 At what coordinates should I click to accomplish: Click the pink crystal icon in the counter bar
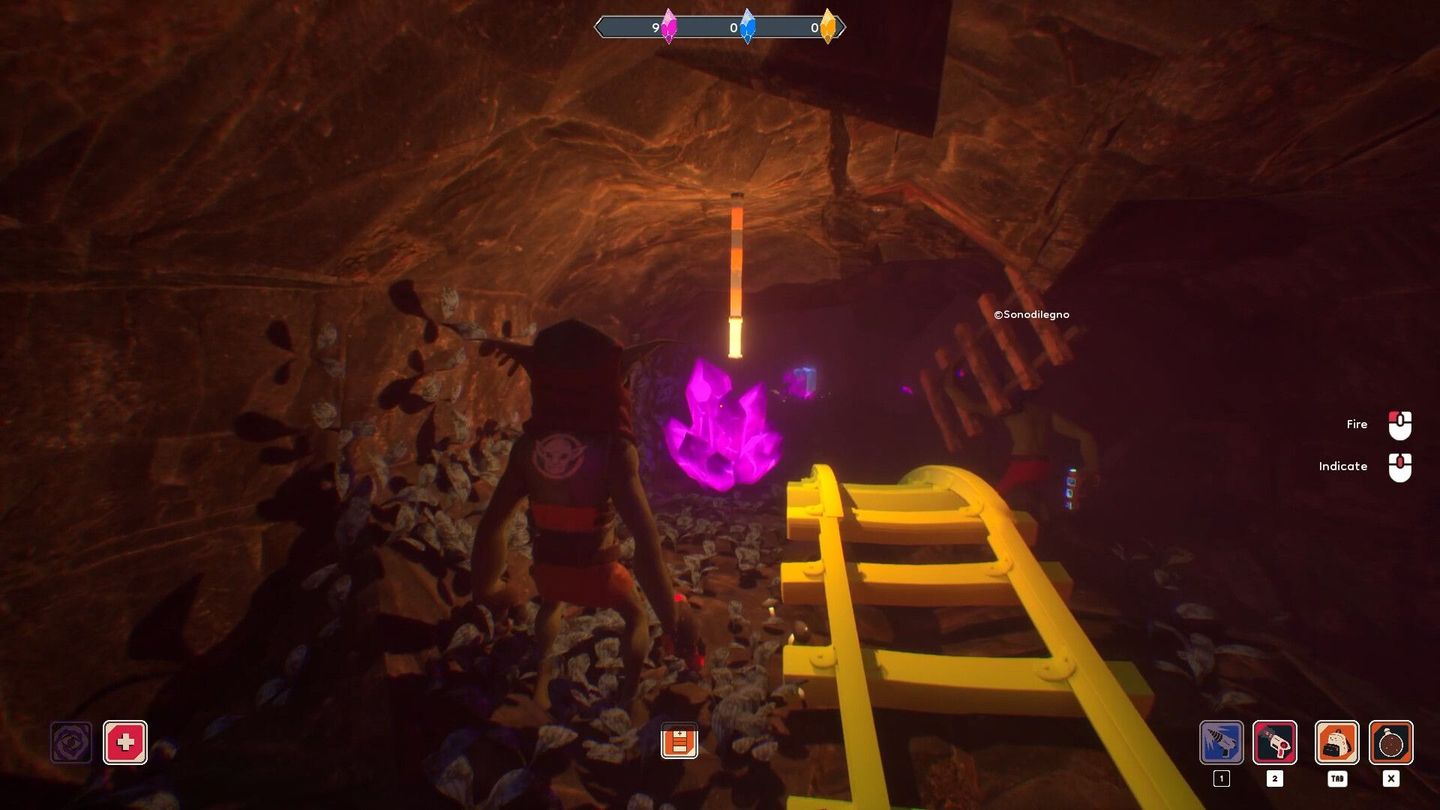668,28
